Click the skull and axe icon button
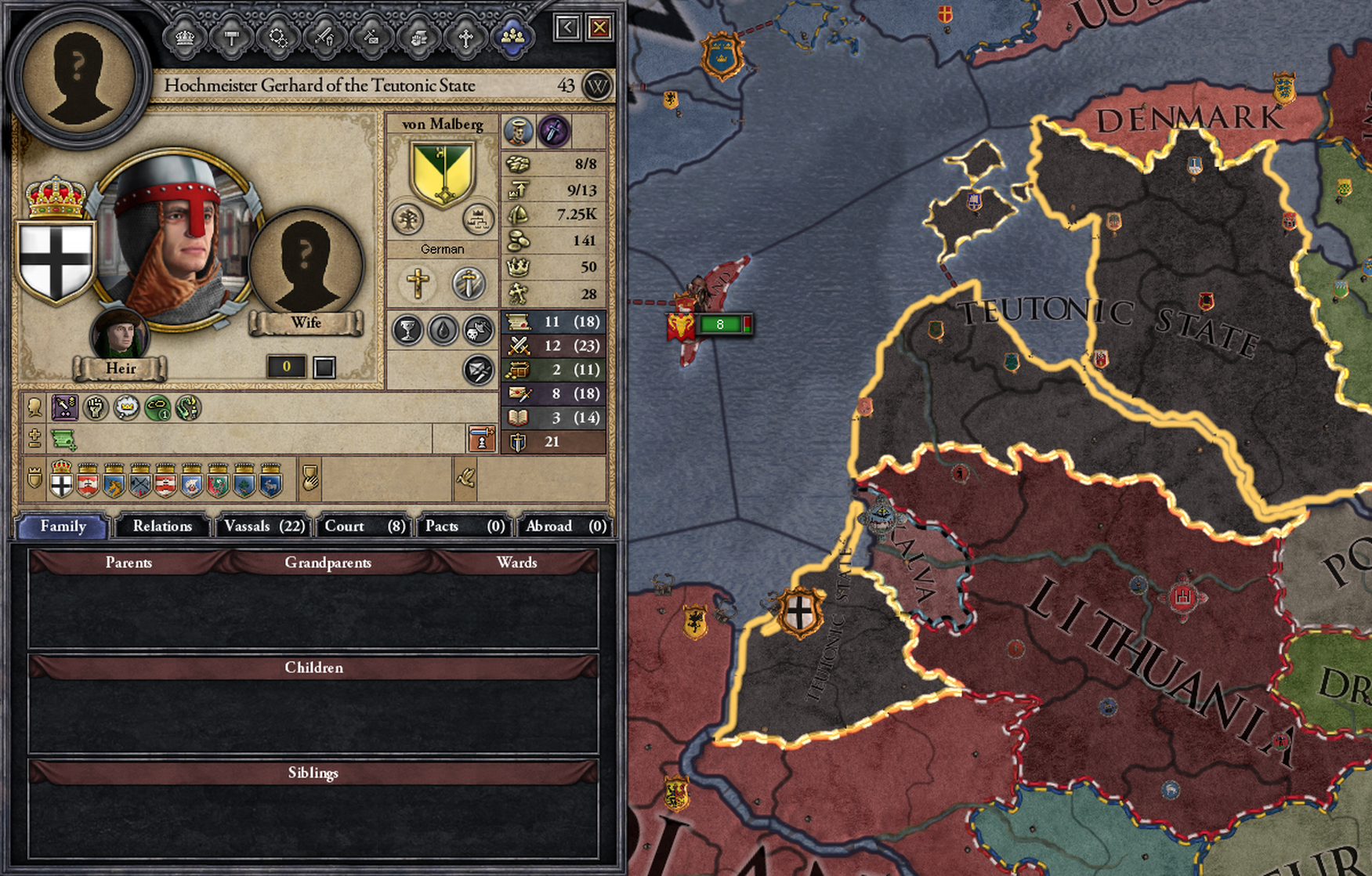This screenshot has height=876, width=1372. [479, 331]
